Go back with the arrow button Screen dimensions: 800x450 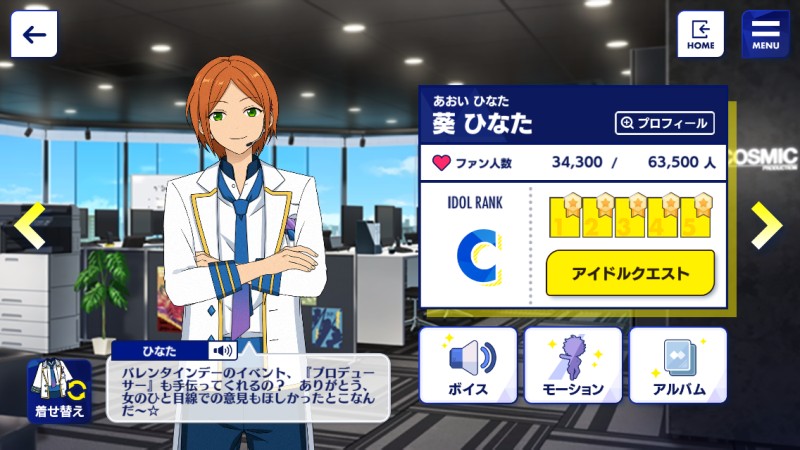pyautogui.click(x=34, y=34)
